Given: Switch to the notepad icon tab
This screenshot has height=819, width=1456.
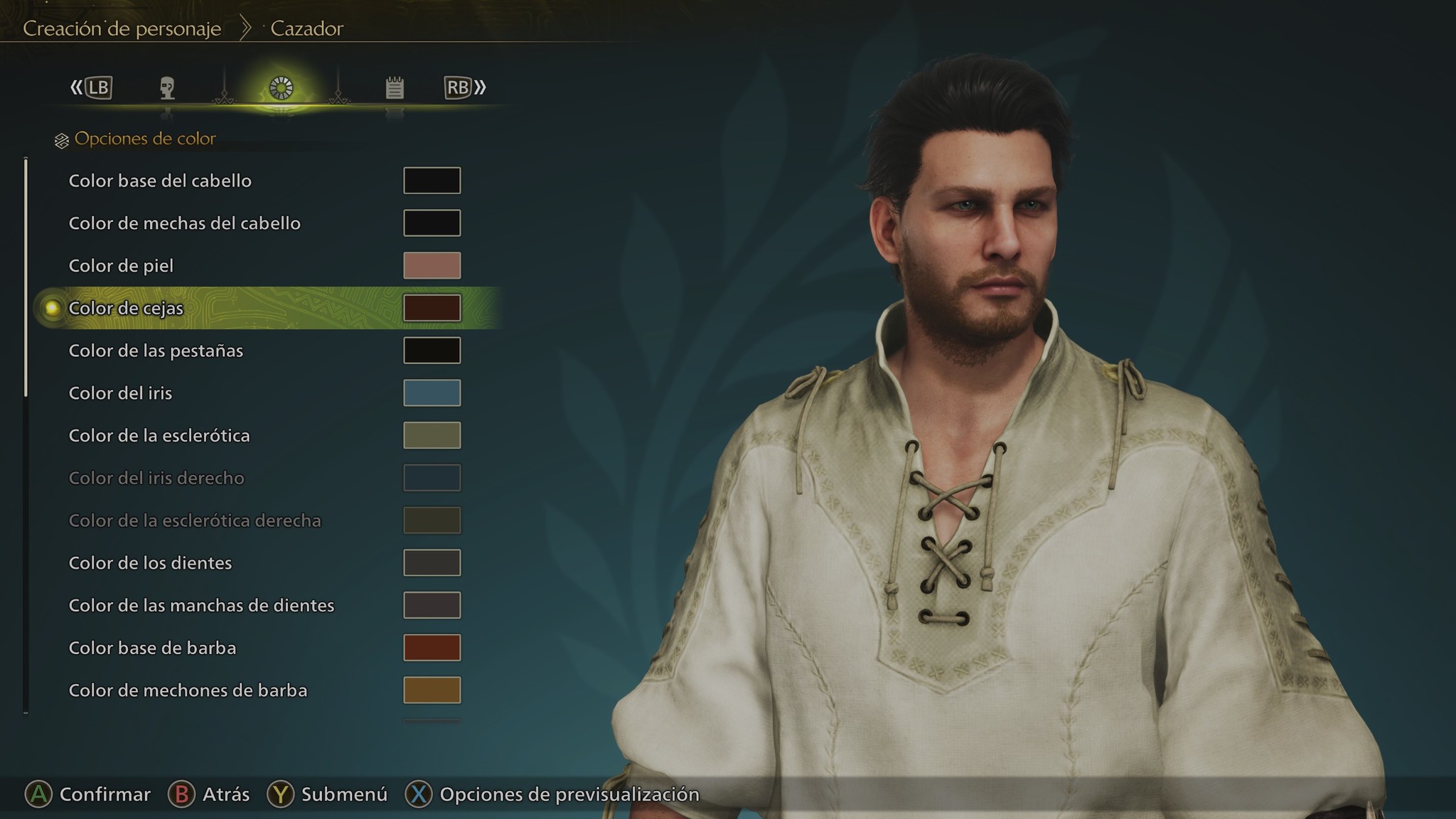Looking at the screenshot, I should click(395, 88).
